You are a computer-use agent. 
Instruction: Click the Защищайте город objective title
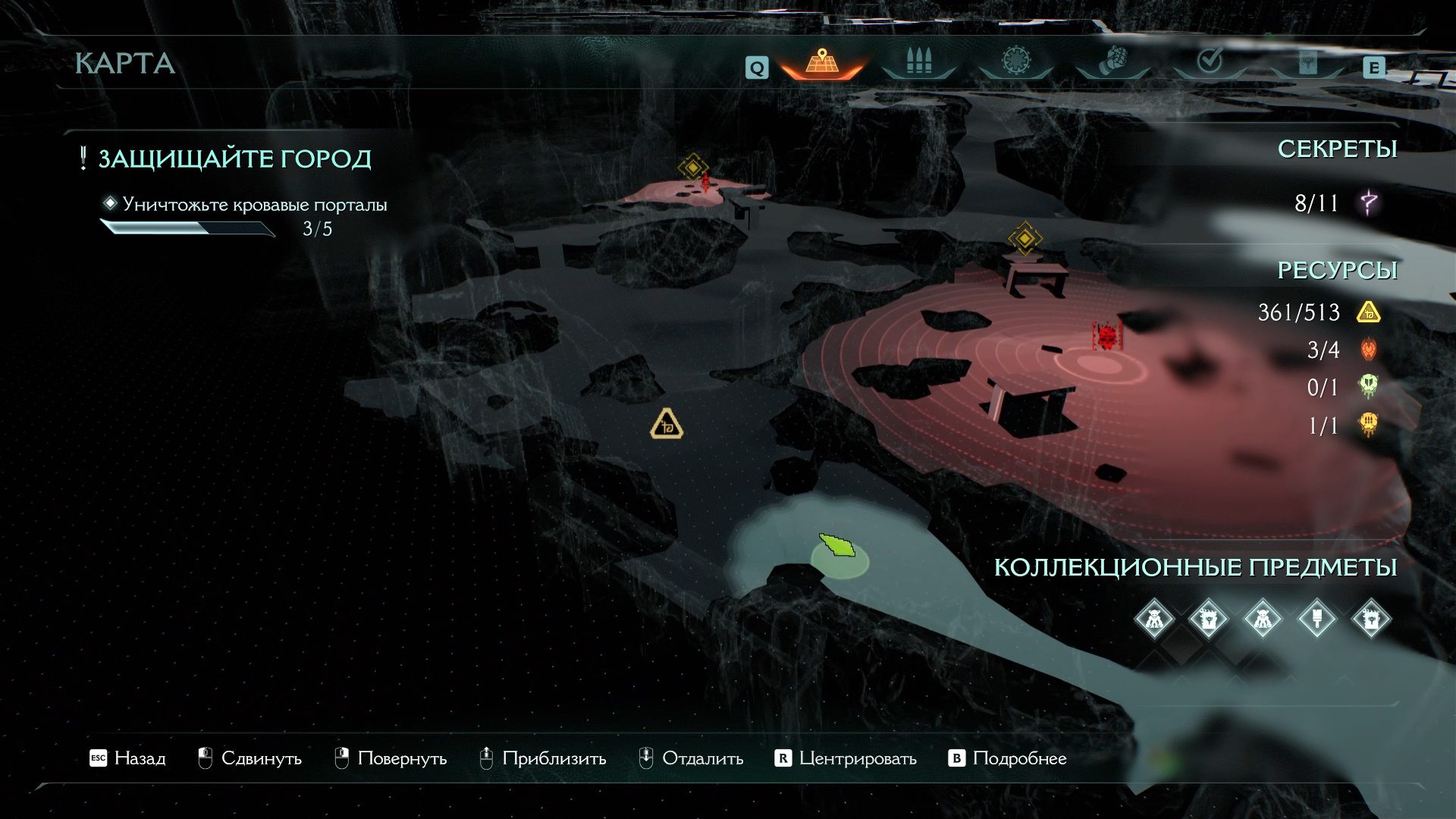(x=234, y=159)
